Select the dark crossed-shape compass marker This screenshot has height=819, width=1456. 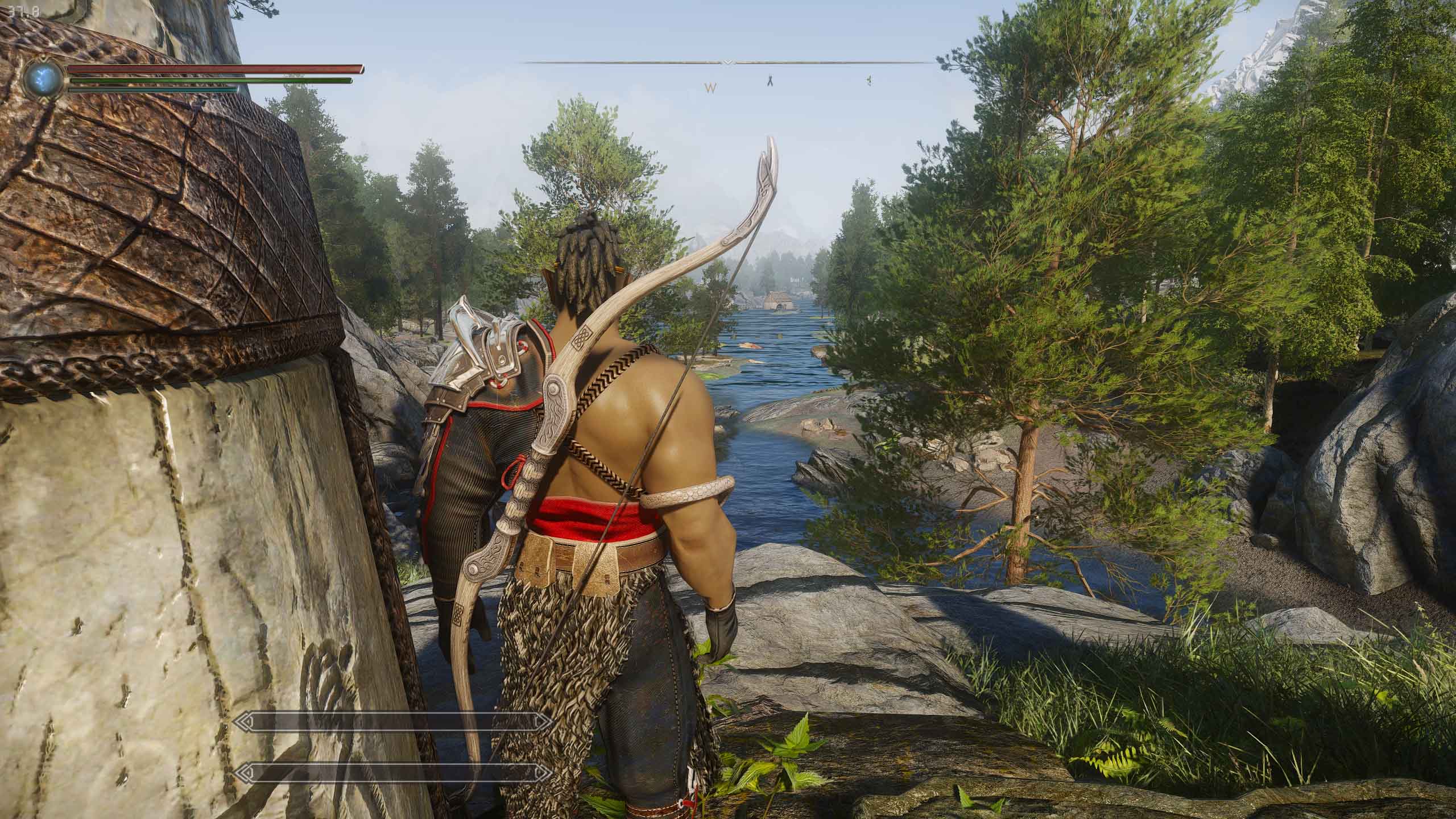point(770,81)
